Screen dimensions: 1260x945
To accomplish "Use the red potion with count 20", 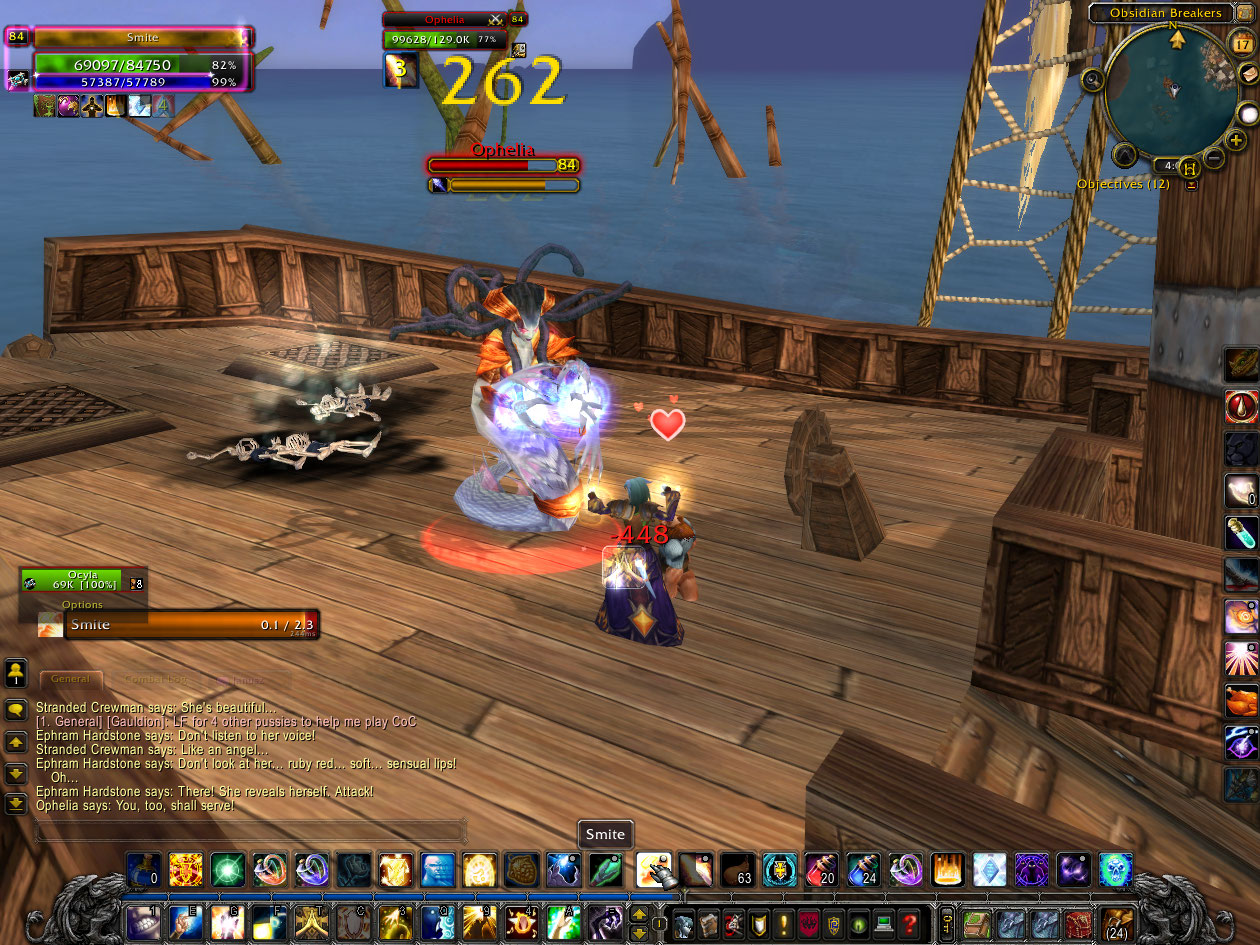I will click(x=820, y=870).
